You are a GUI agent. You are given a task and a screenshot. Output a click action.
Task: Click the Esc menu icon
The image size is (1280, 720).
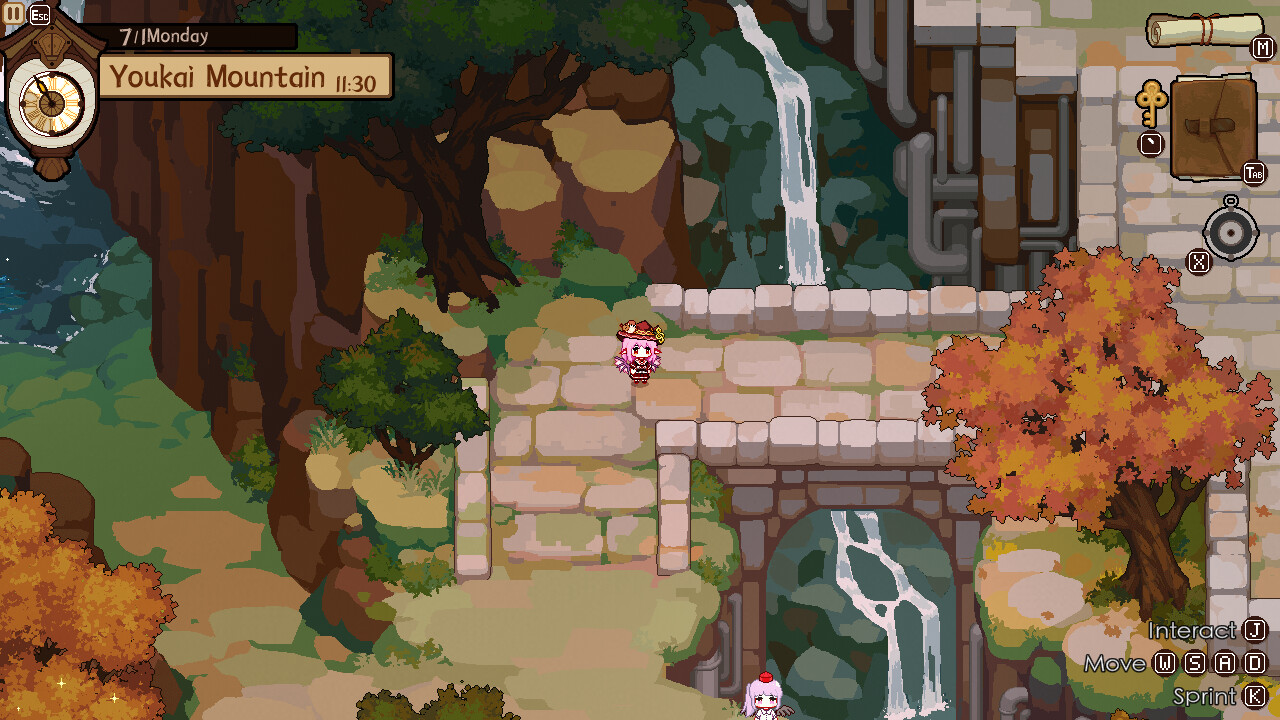click(38, 13)
